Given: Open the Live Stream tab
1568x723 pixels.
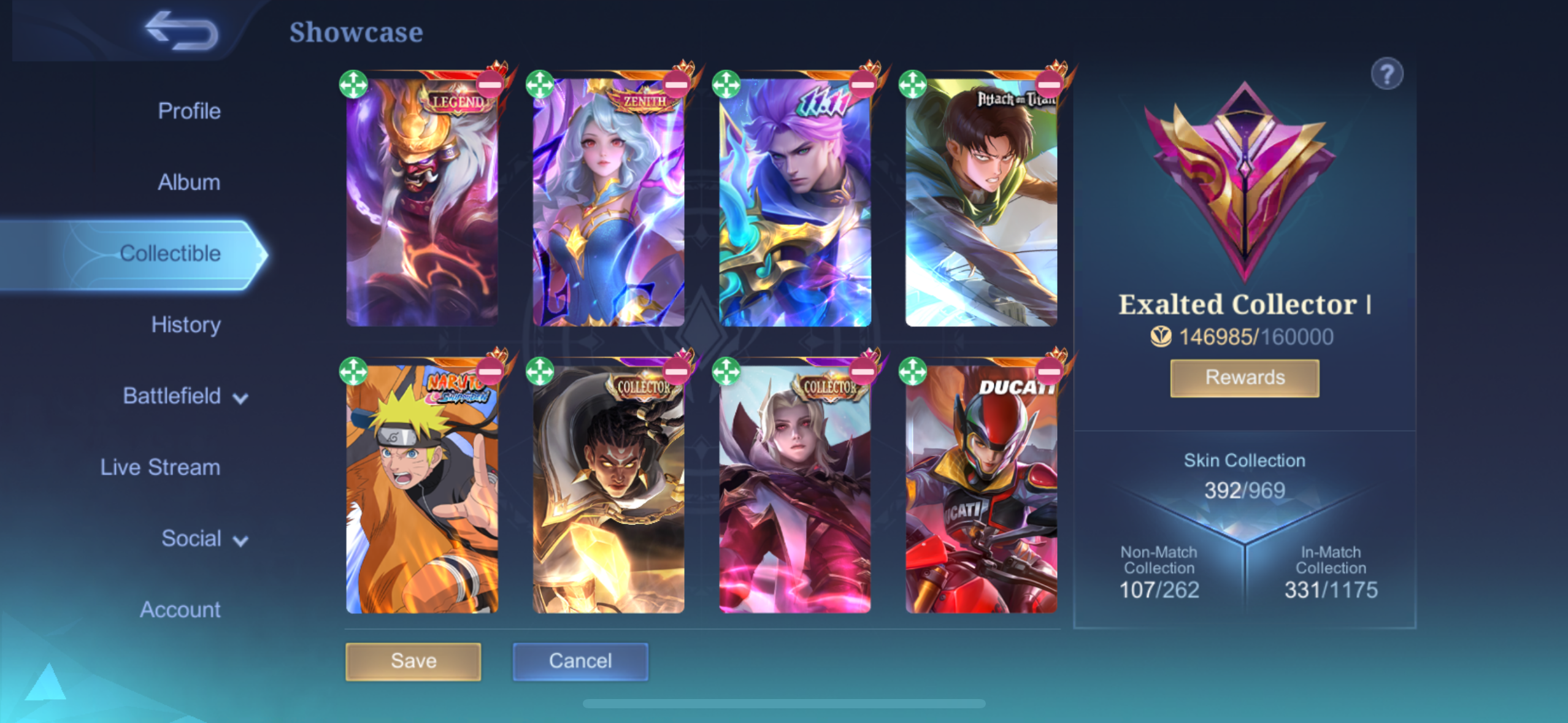Looking at the screenshot, I should [160, 467].
